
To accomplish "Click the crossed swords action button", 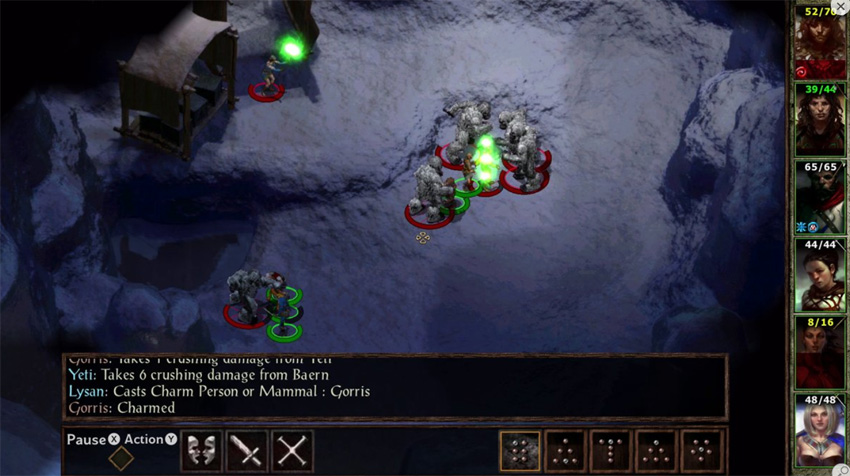I will 292,451.
